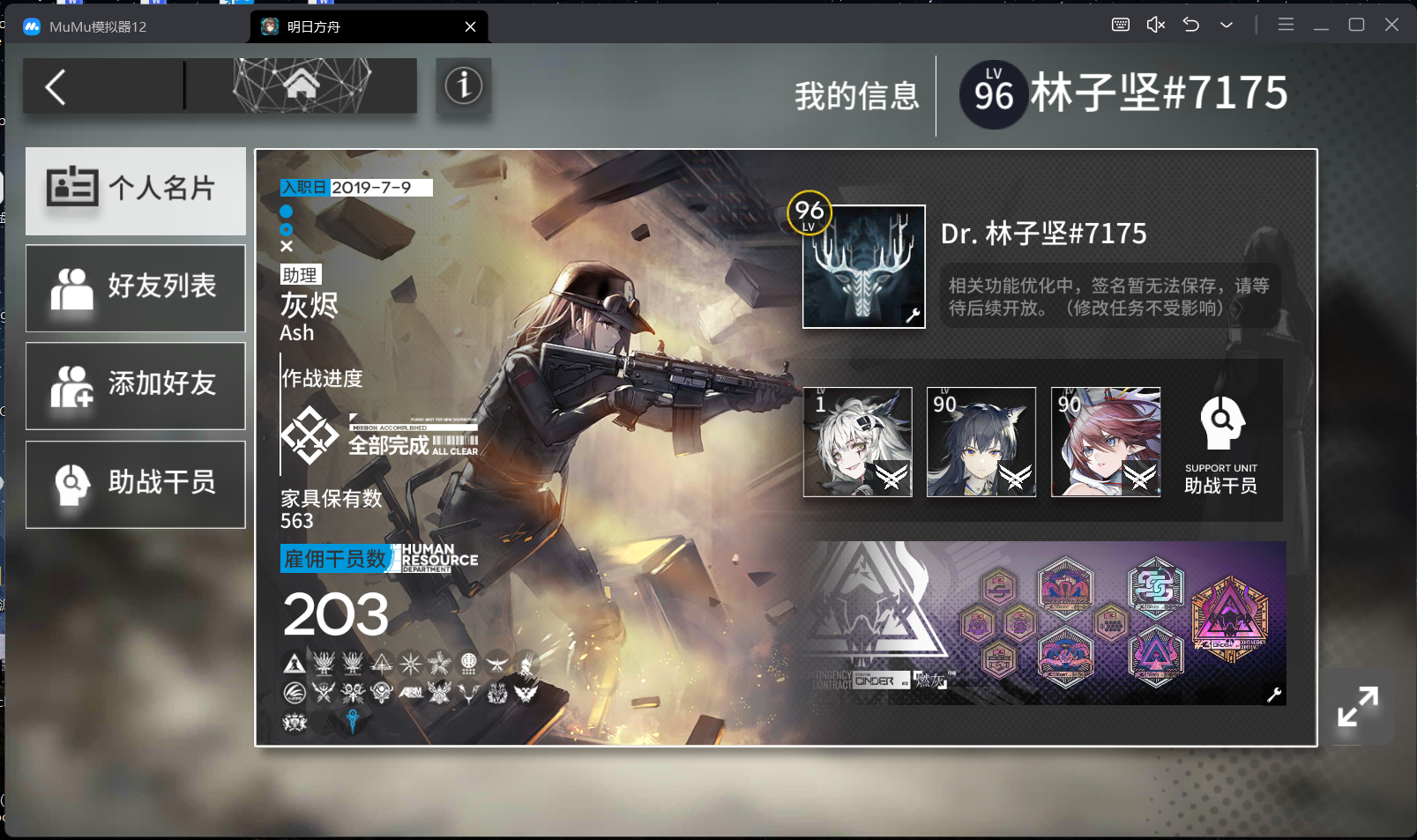1417x840 pixels.
Task: Expand the 个人名片 personal card section
Action: (x=135, y=190)
